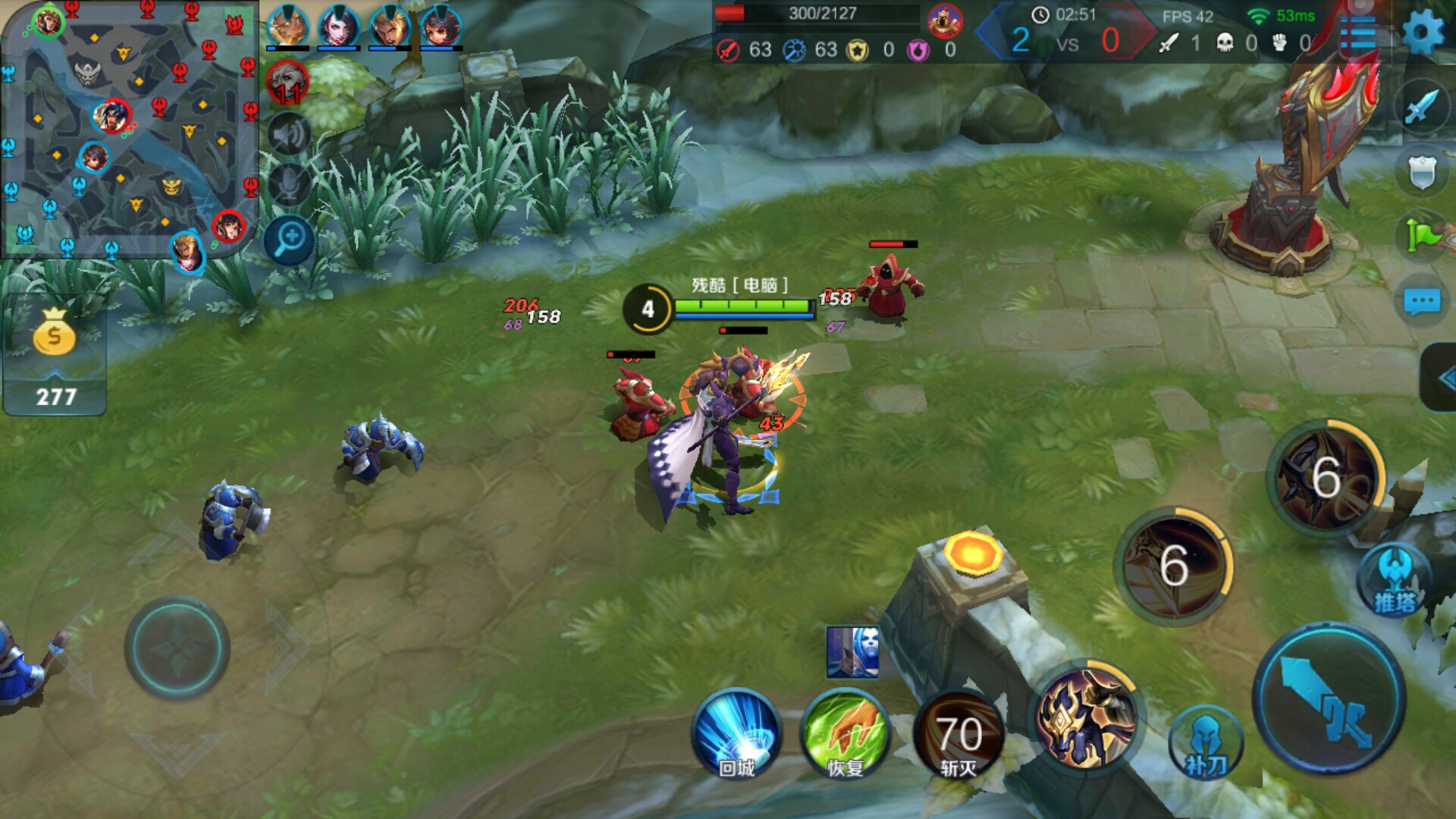The width and height of the screenshot is (1456, 819).
Task: Send the green flag gather signal
Action: tap(1422, 235)
